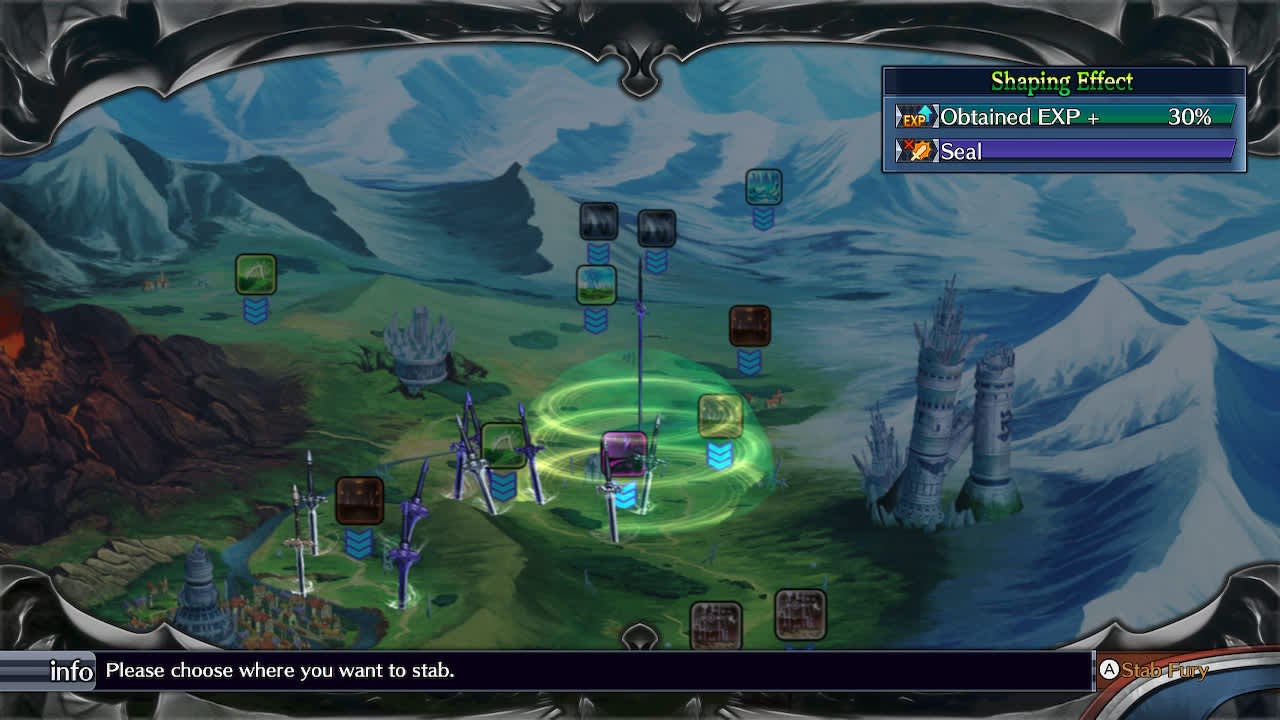The height and width of the screenshot is (720, 1280).
Task: Expand the chevrons under the brown cave node
Action: pos(750,358)
